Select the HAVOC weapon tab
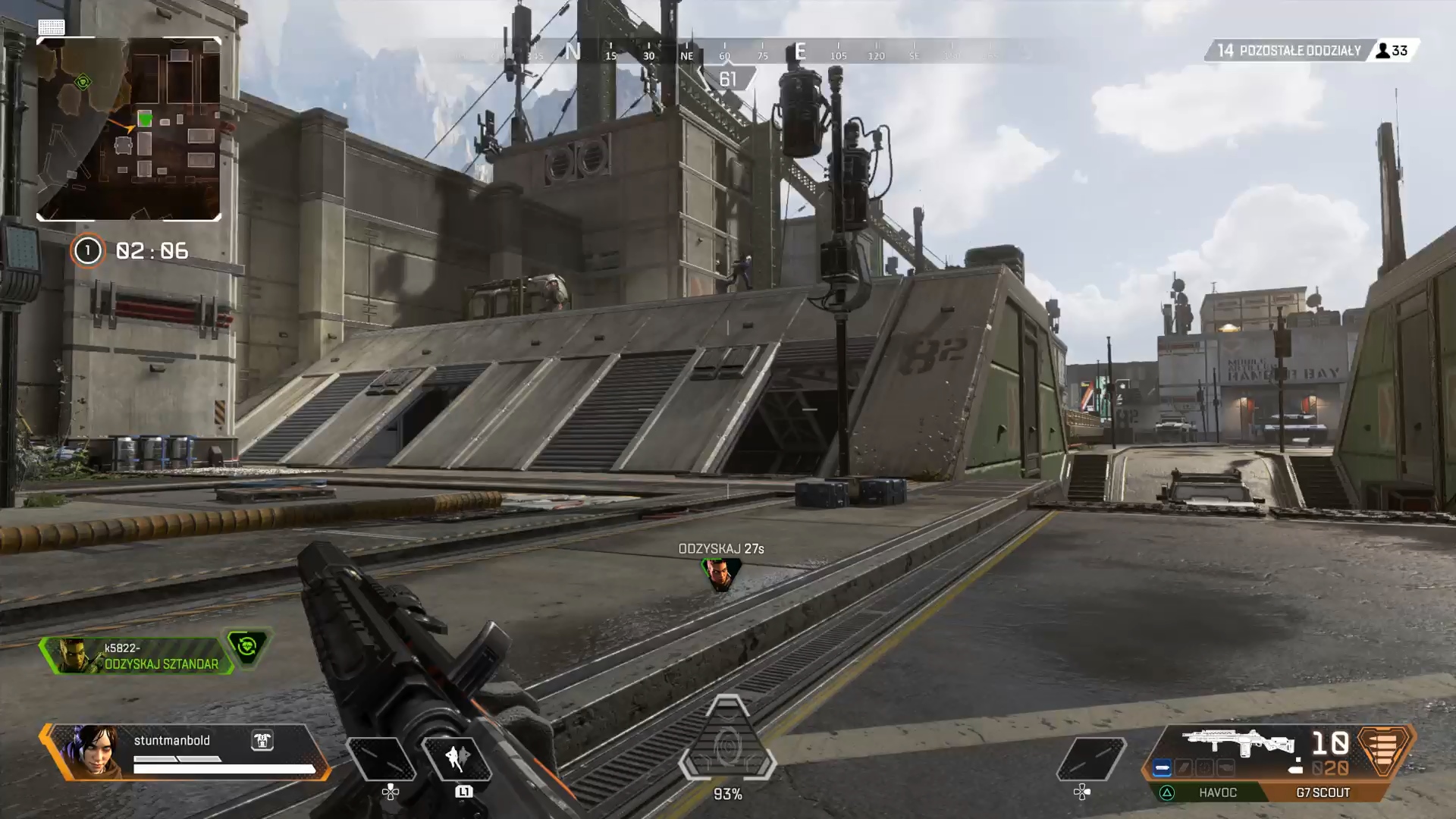This screenshot has width=1456, height=819. tap(1217, 792)
